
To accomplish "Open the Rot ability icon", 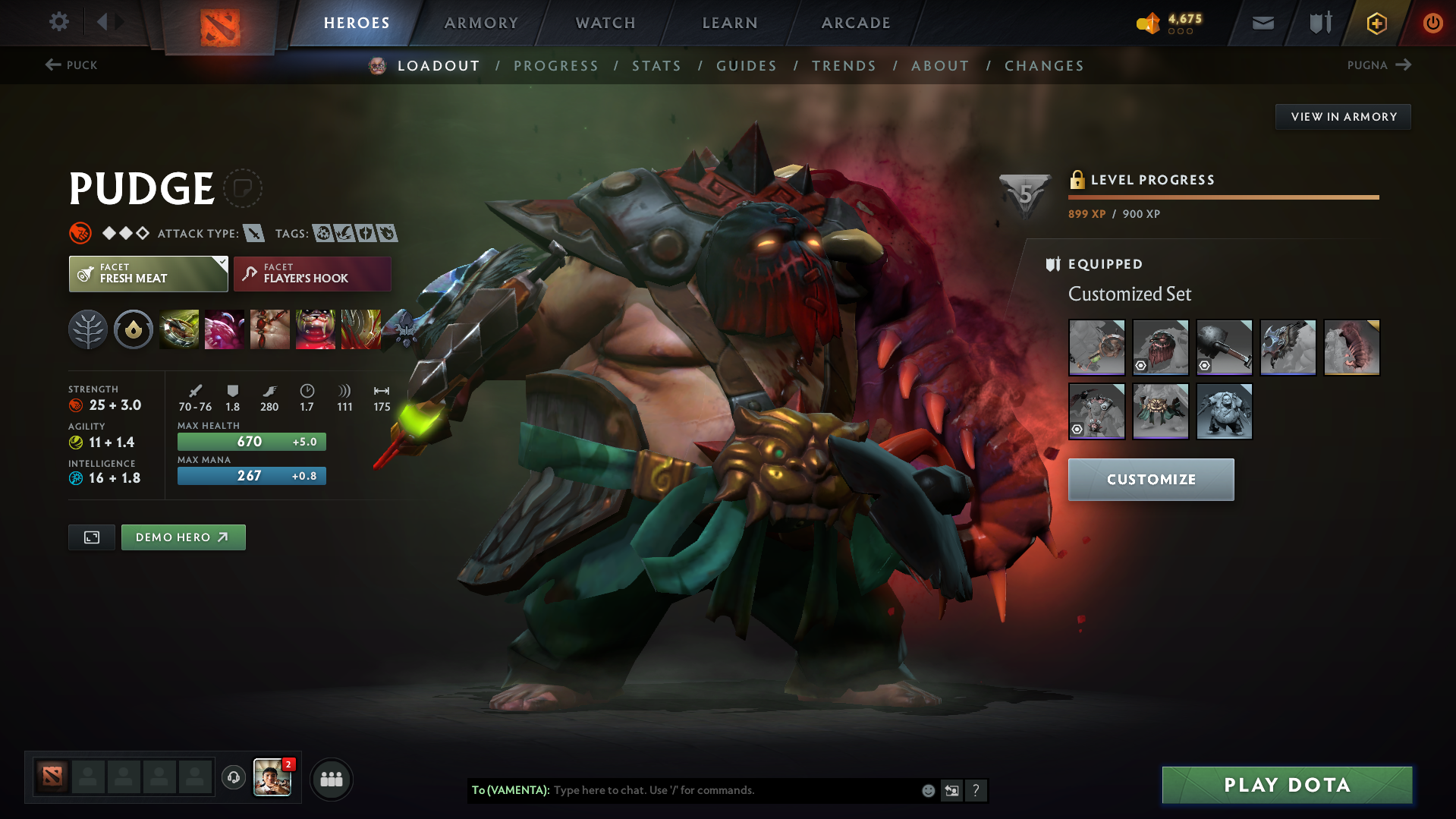I will coord(225,329).
